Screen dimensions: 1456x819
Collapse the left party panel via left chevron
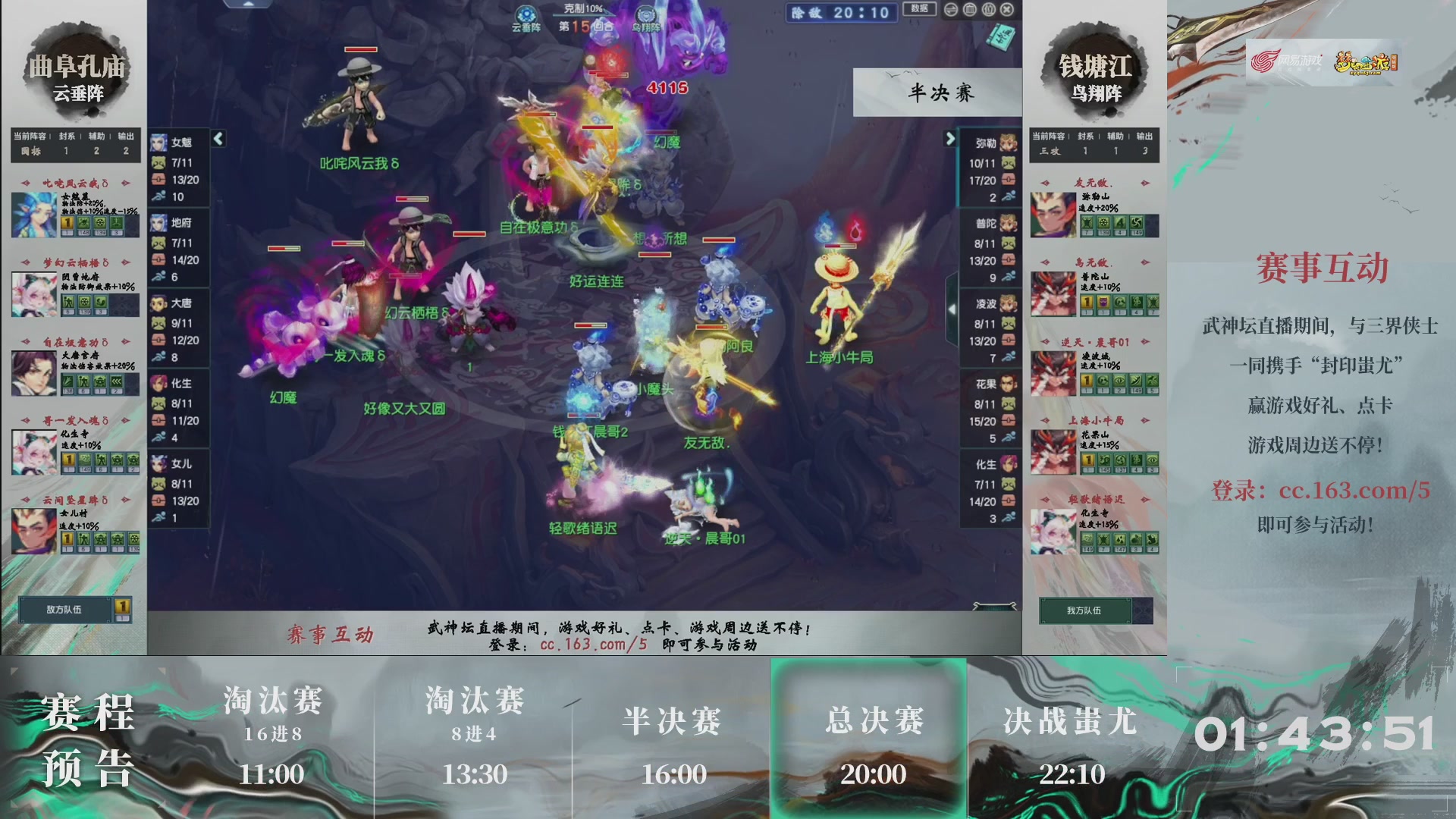(x=218, y=139)
